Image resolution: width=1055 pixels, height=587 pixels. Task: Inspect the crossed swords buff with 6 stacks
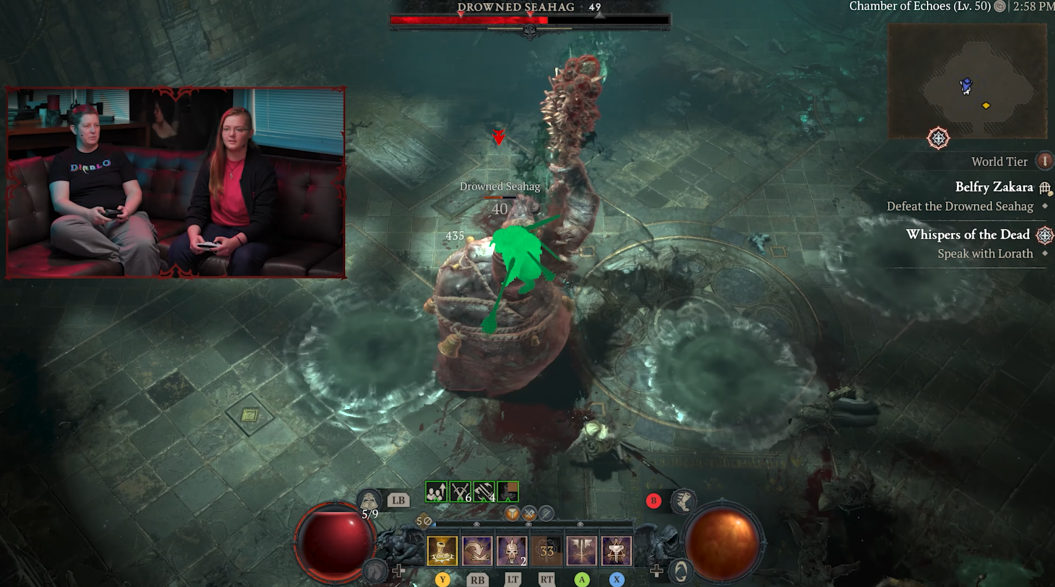[460, 491]
